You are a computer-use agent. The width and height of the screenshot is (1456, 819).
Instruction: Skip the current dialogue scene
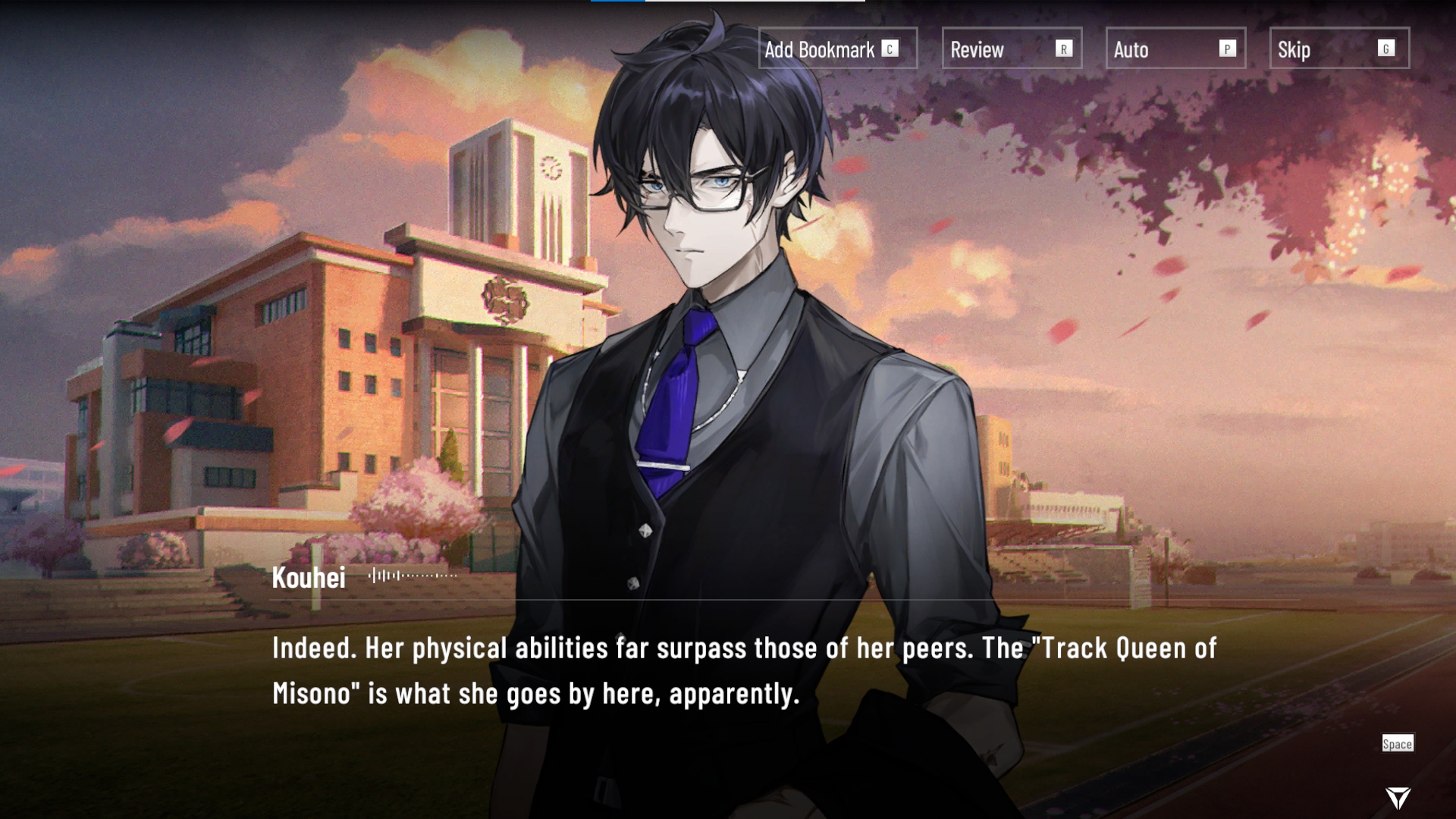[1339, 49]
